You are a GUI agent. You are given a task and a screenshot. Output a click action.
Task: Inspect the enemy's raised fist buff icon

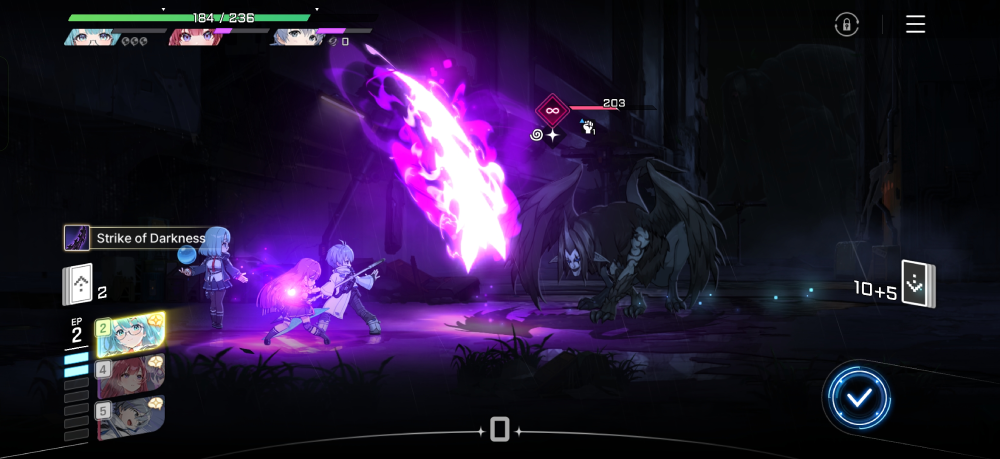click(588, 127)
